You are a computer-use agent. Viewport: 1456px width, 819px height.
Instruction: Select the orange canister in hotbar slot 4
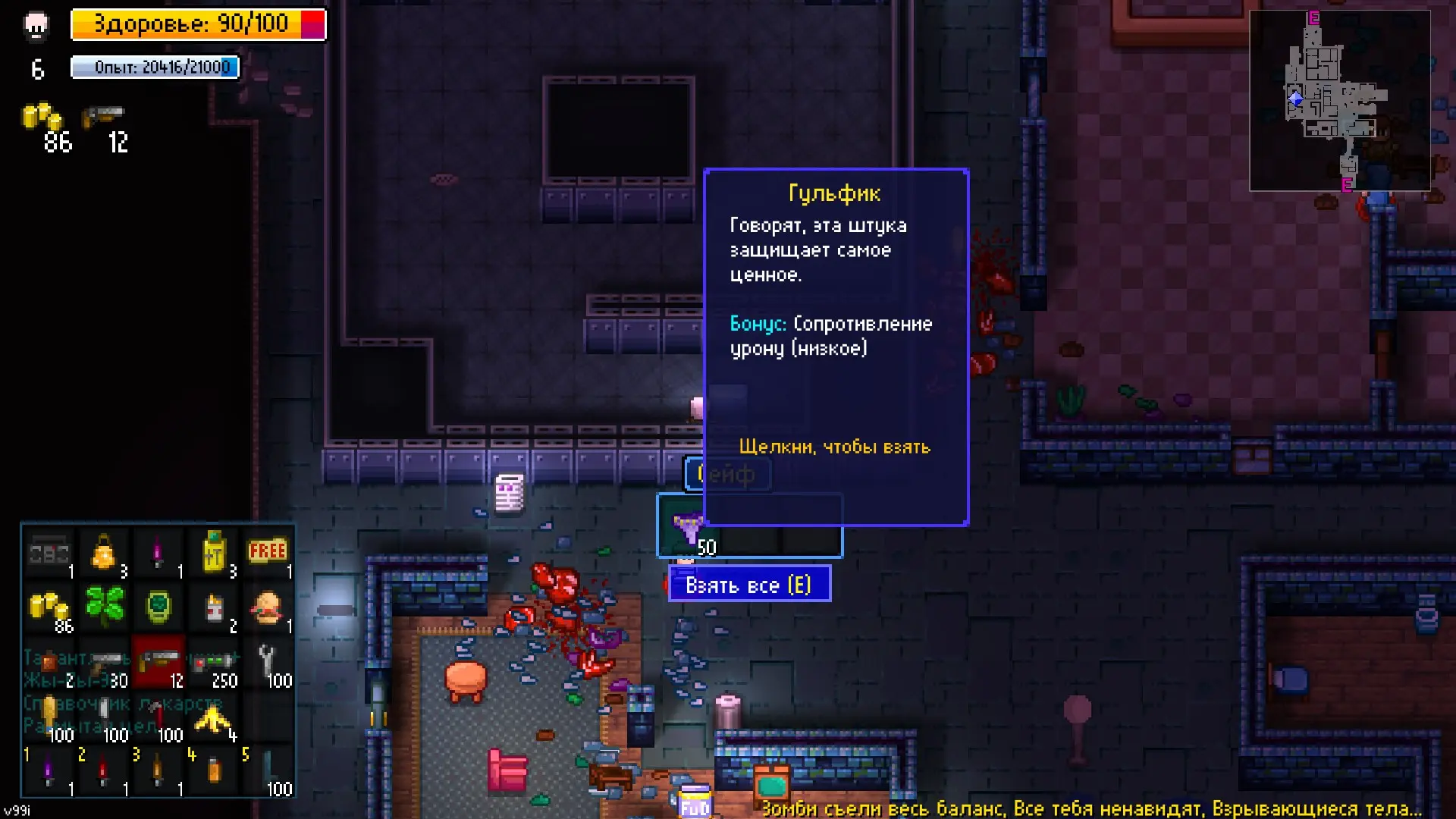tap(213, 771)
